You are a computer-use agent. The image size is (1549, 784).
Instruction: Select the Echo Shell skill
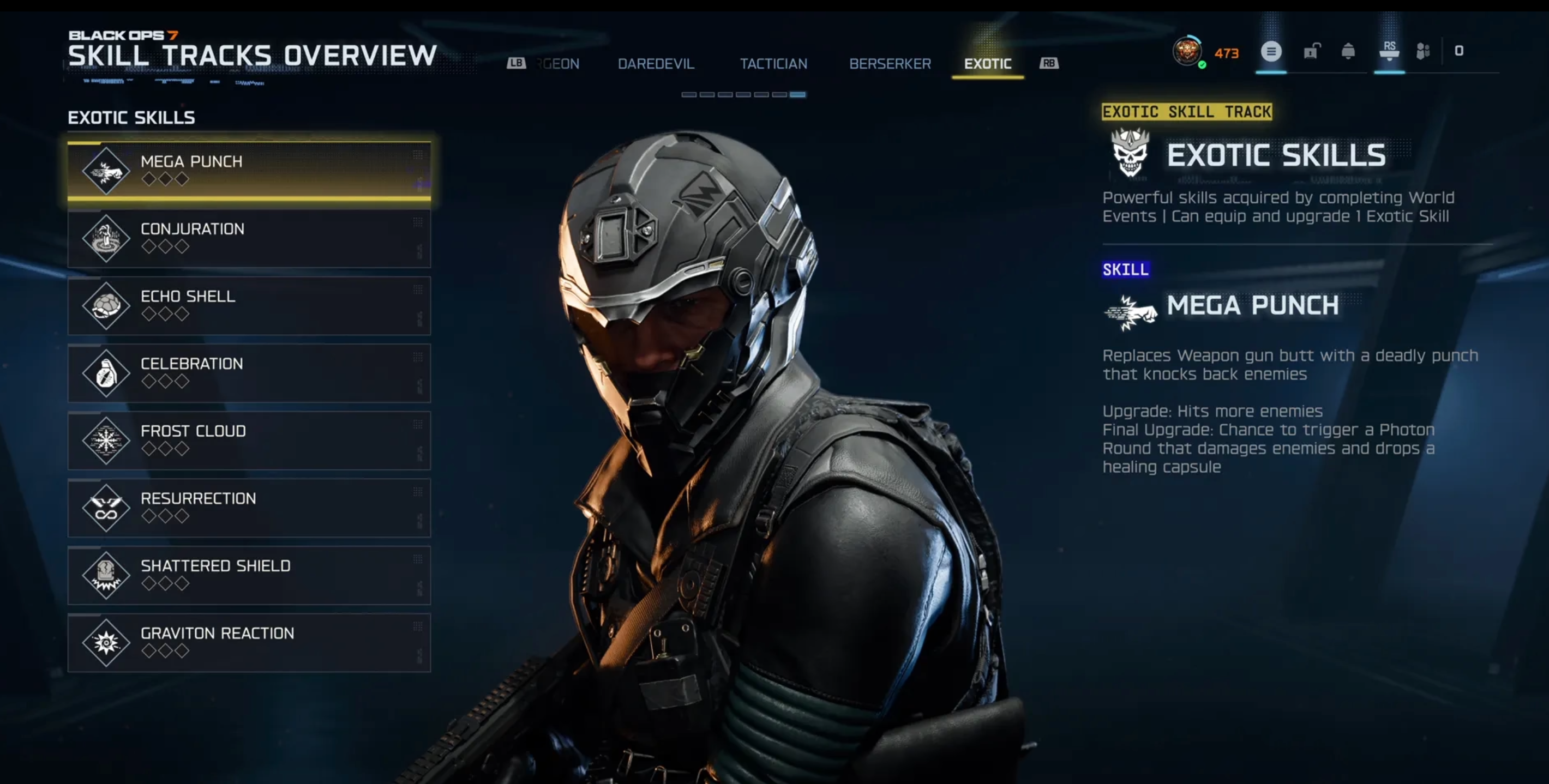pos(249,305)
